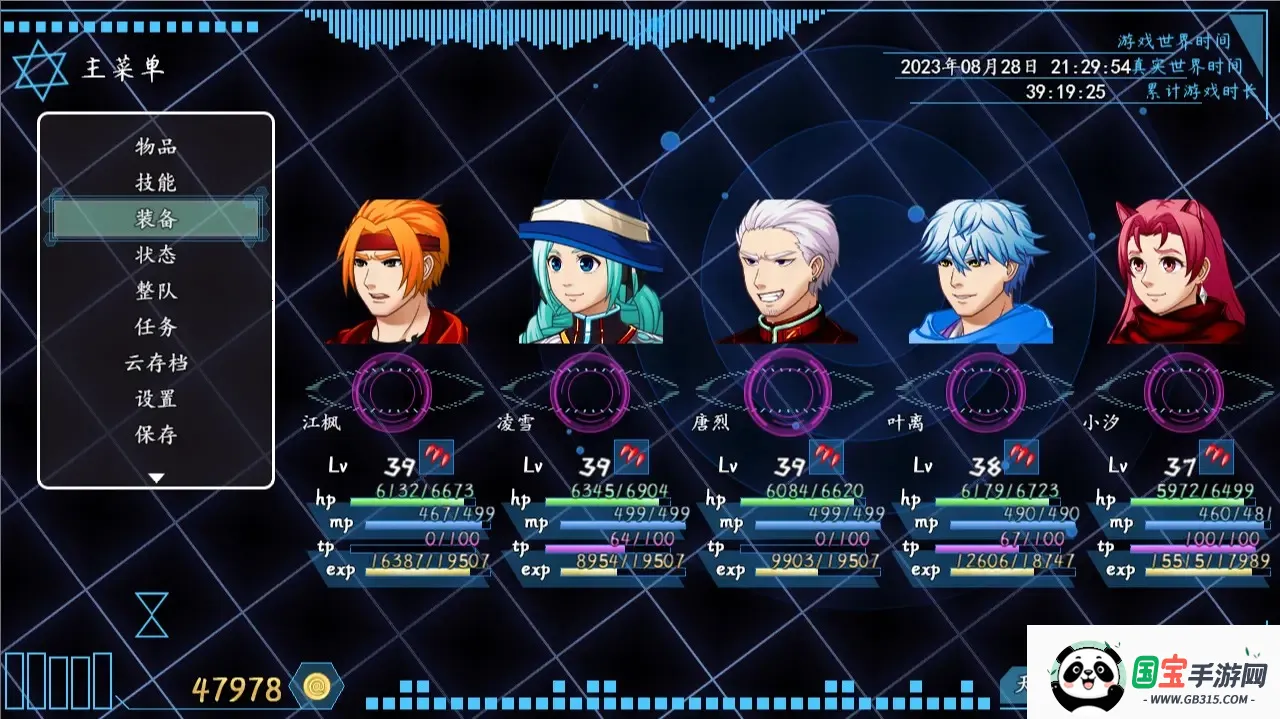Click the 国宝手游网 watermark logo
The height and width of the screenshot is (719, 1280).
(1154, 672)
